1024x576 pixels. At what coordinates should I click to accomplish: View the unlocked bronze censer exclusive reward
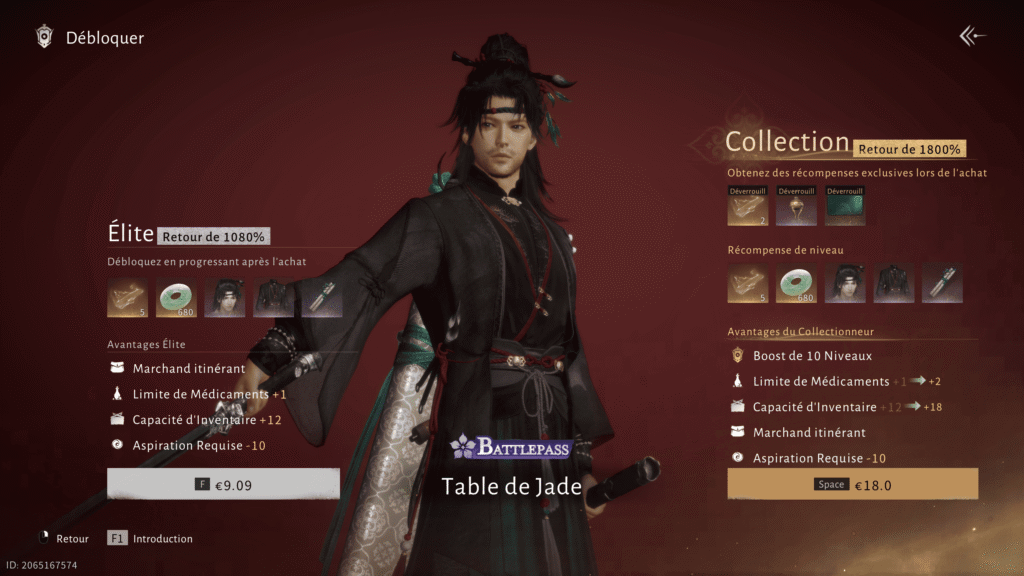pos(796,206)
